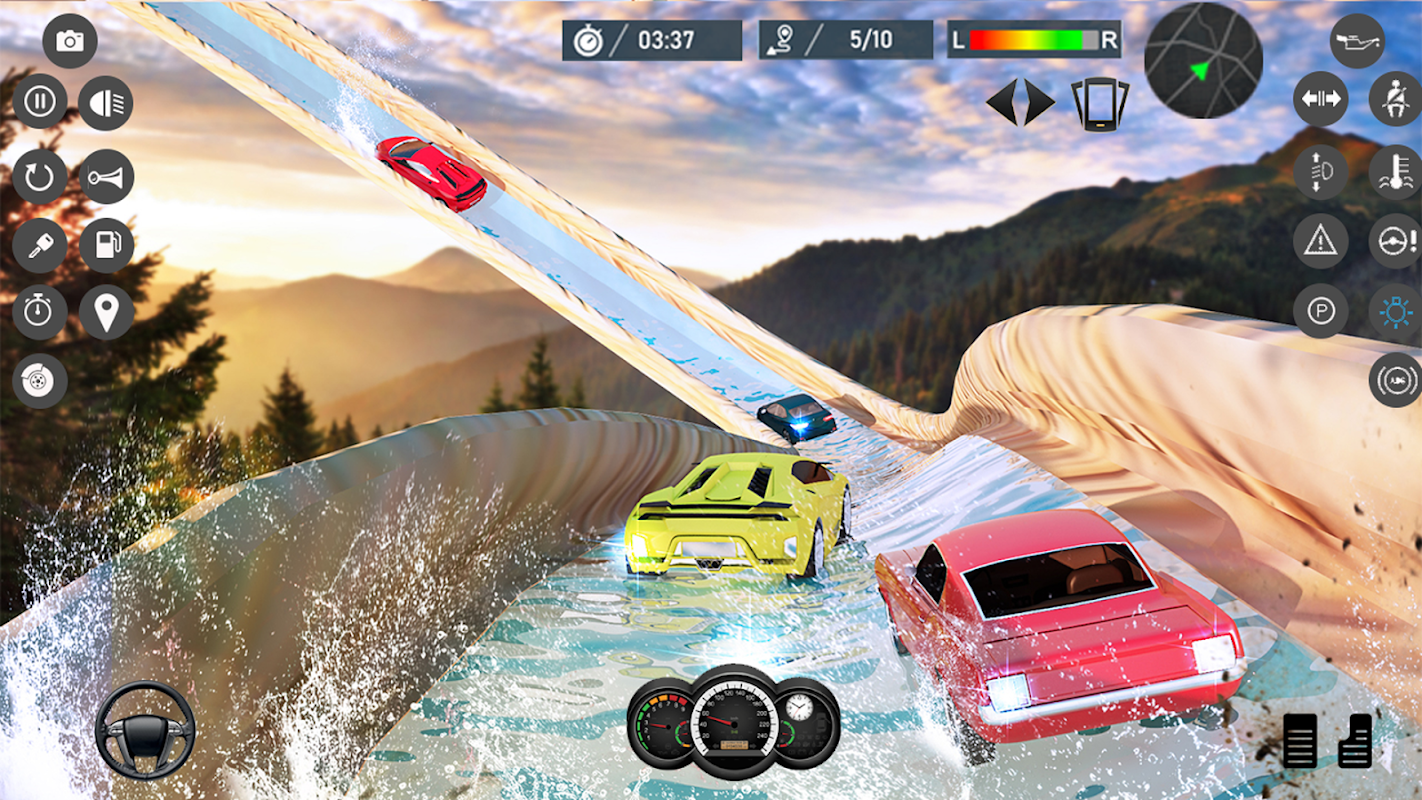Click the circular restart arrow button
1422x800 pixels.
(x=40, y=177)
